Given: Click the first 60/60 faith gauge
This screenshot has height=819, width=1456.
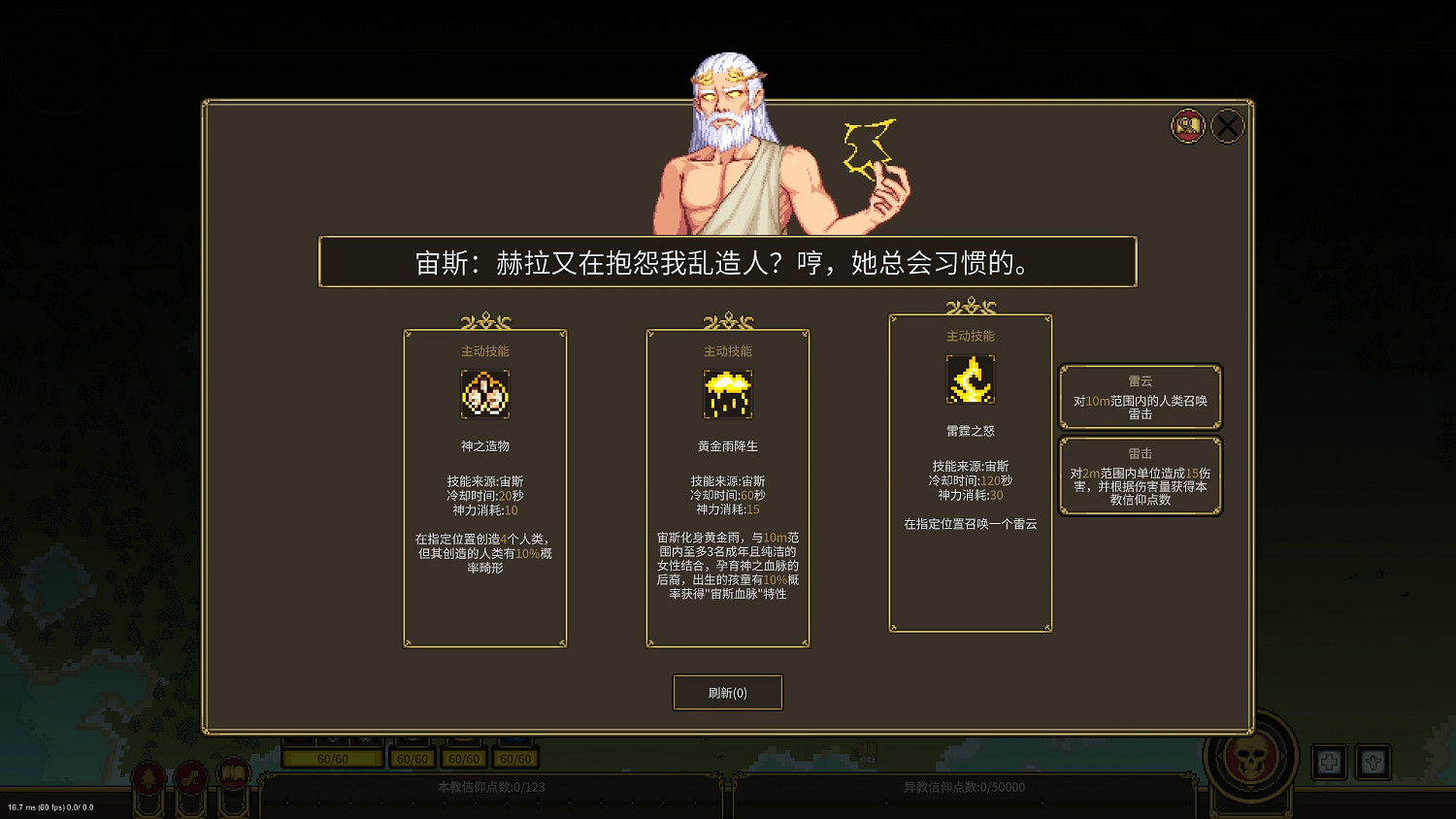Looking at the screenshot, I should click(x=331, y=758).
